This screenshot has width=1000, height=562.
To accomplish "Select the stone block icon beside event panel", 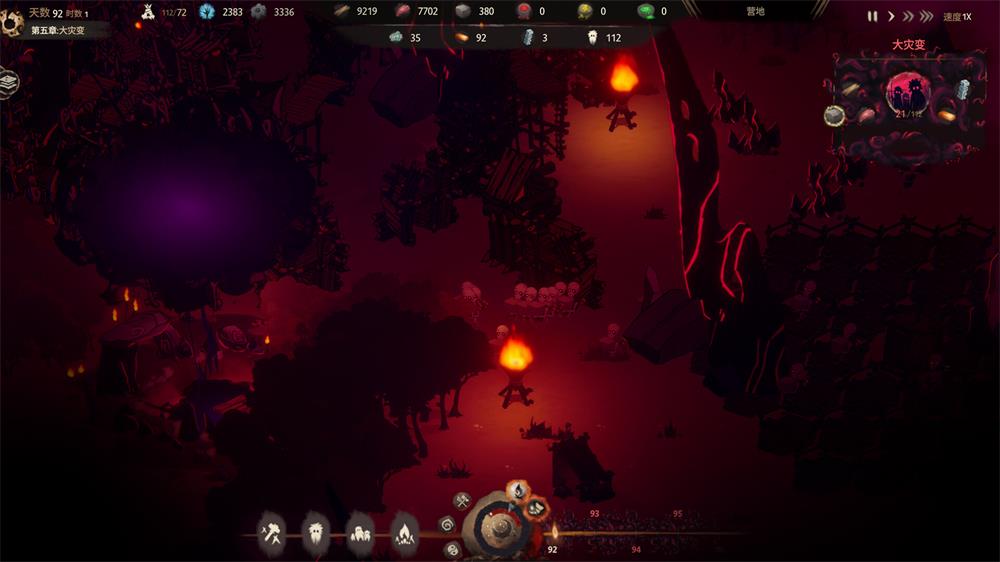I will [x=834, y=116].
